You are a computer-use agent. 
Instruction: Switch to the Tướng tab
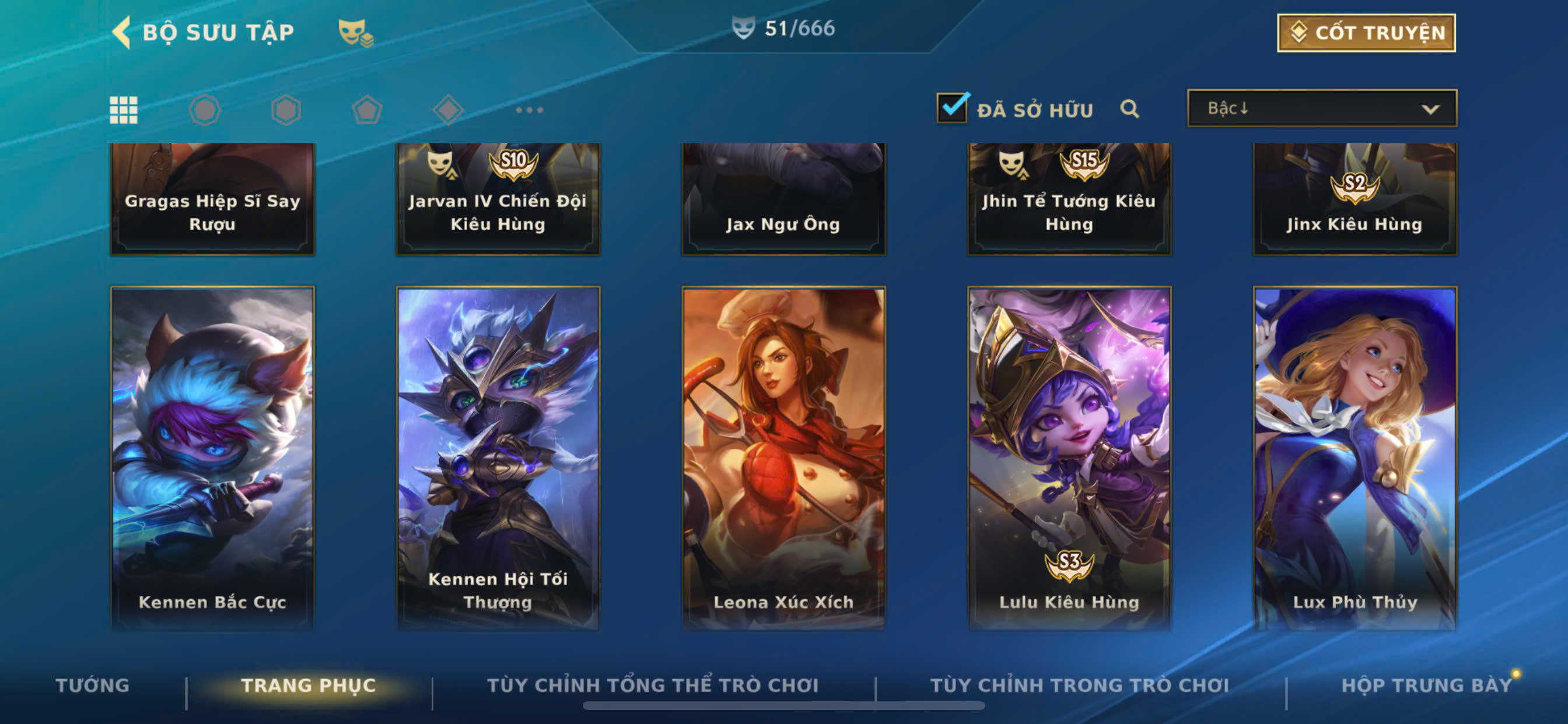click(x=93, y=685)
